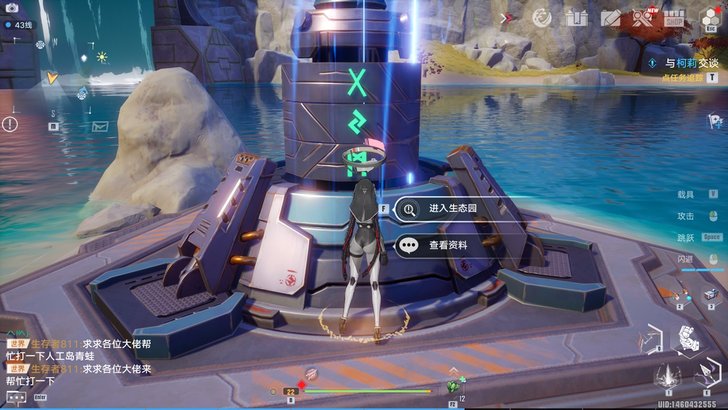Click the exclamation mark notice icon

click(x=10, y=125)
